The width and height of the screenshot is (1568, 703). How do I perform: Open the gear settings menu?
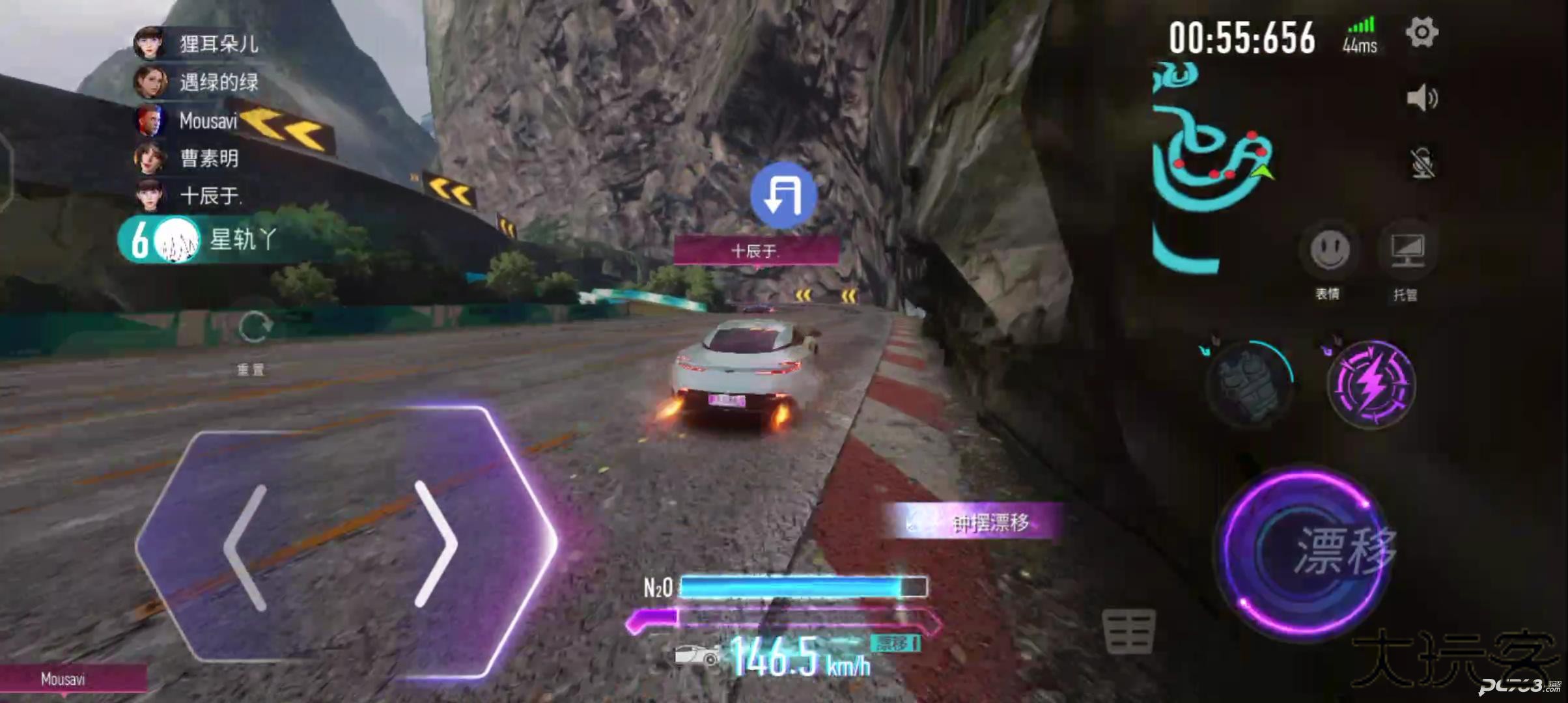[x=1421, y=33]
